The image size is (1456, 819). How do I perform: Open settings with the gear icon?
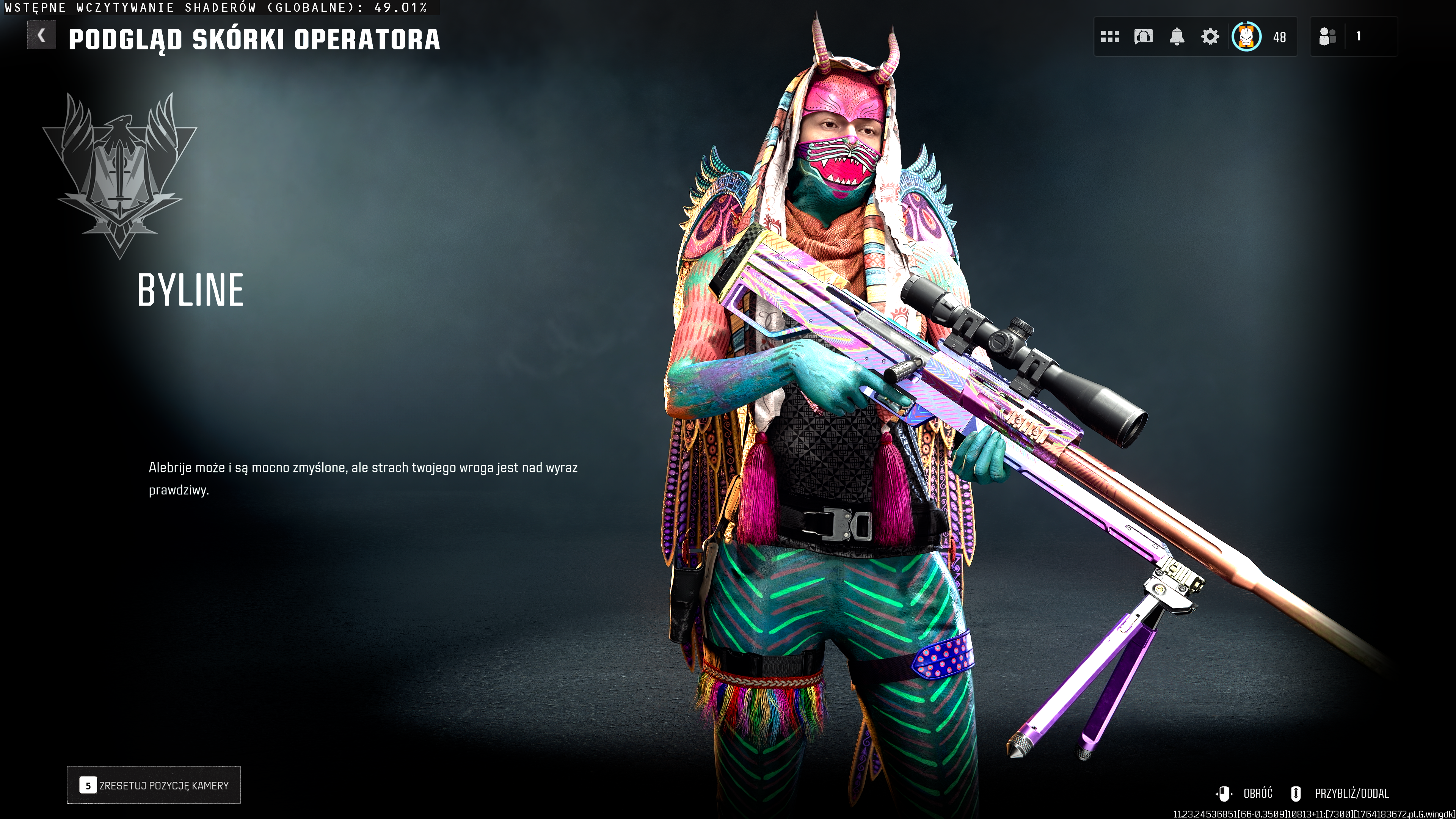(x=1210, y=37)
